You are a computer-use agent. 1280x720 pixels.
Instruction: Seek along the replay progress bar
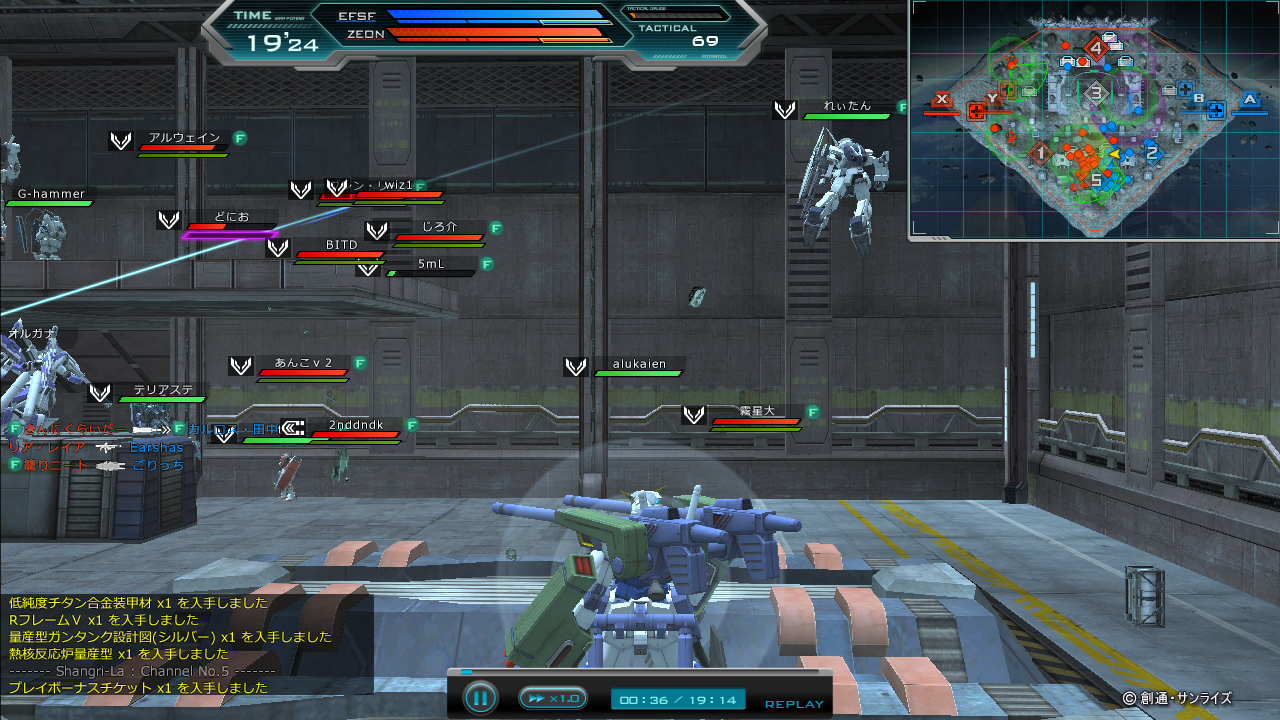[640, 672]
